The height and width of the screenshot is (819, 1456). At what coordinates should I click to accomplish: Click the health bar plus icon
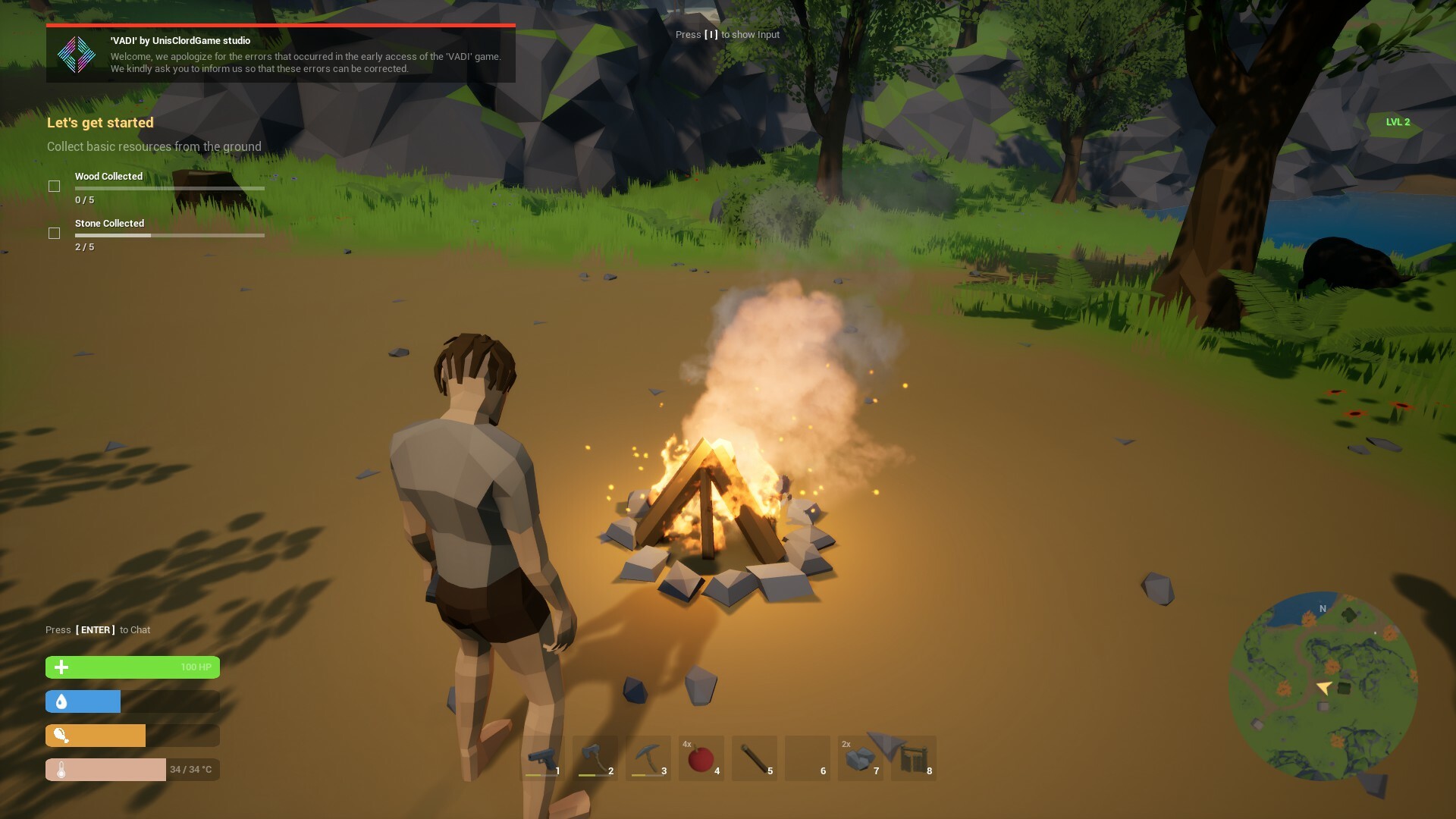[60, 667]
